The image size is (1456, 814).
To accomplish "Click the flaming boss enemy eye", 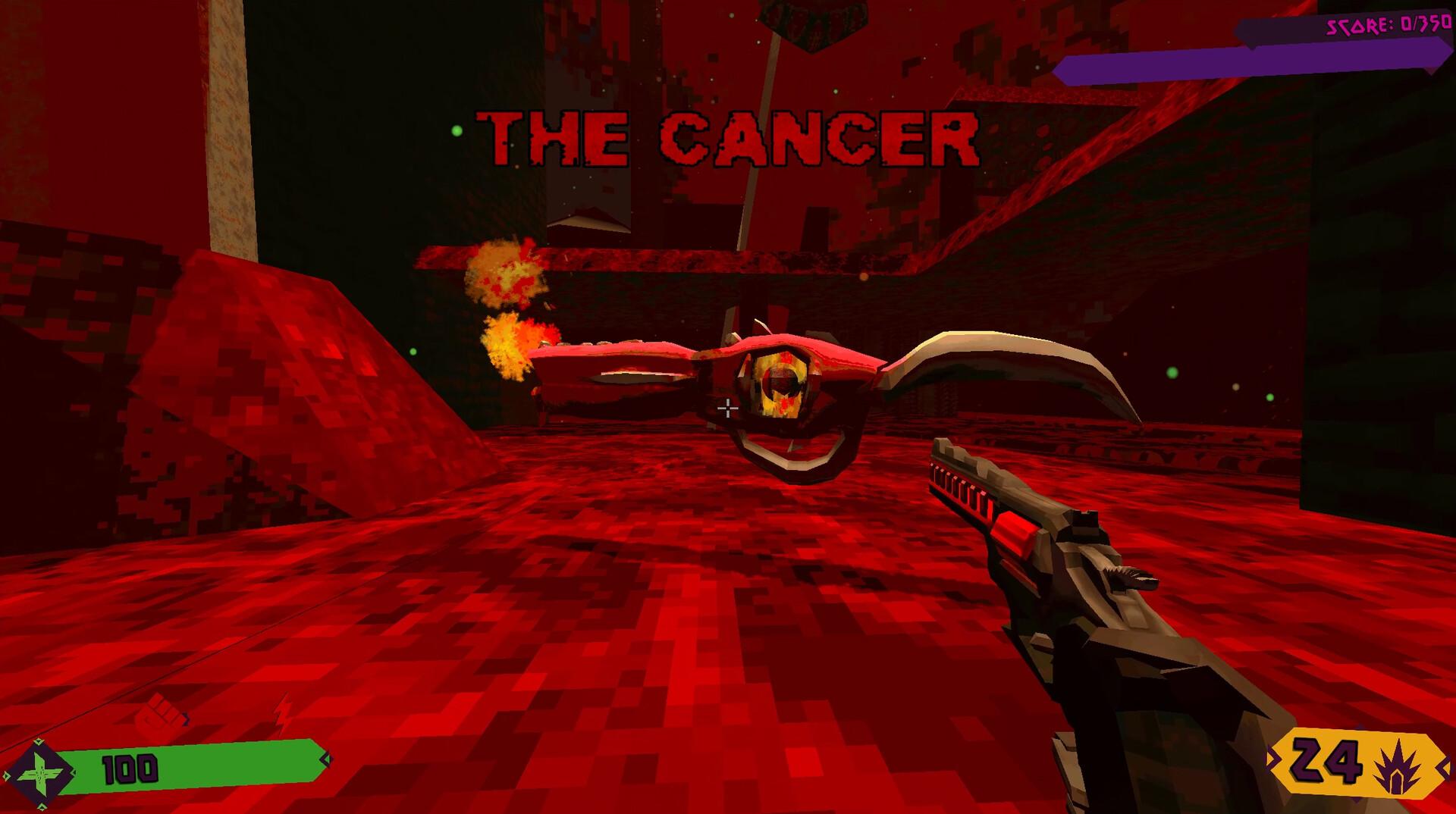I will tap(781, 383).
